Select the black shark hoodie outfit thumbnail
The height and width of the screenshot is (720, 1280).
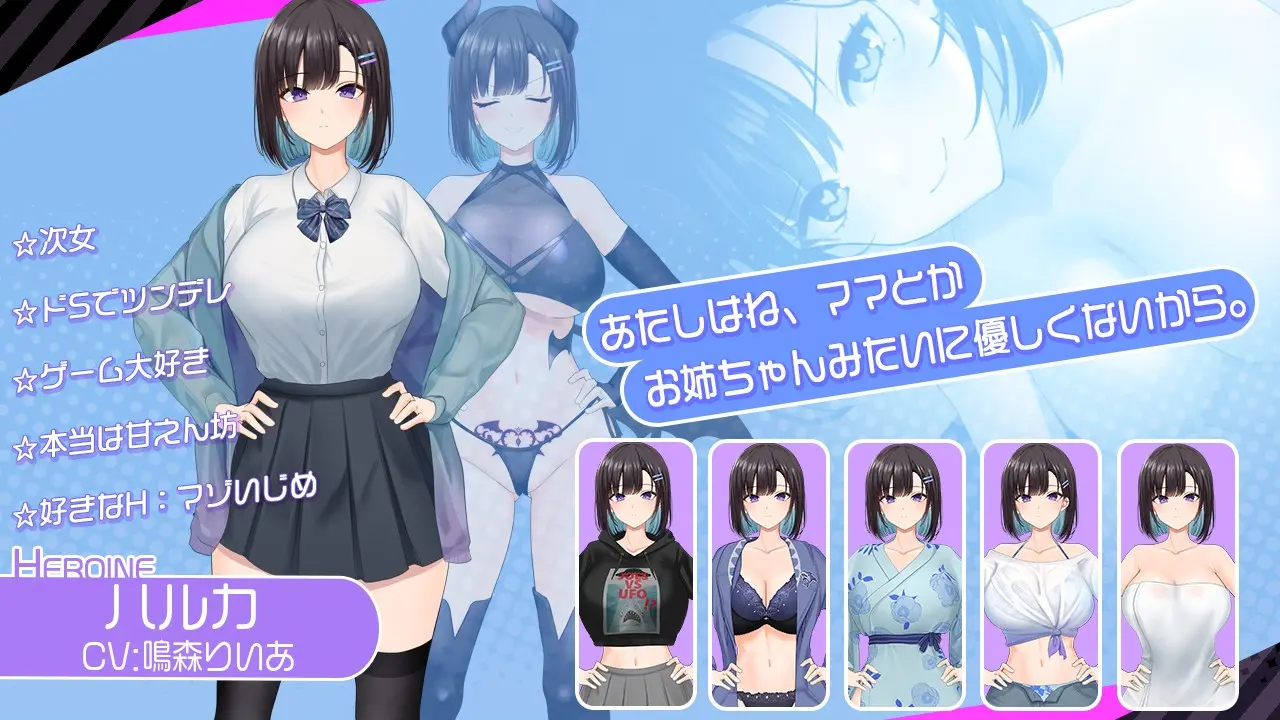[x=636, y=573]
